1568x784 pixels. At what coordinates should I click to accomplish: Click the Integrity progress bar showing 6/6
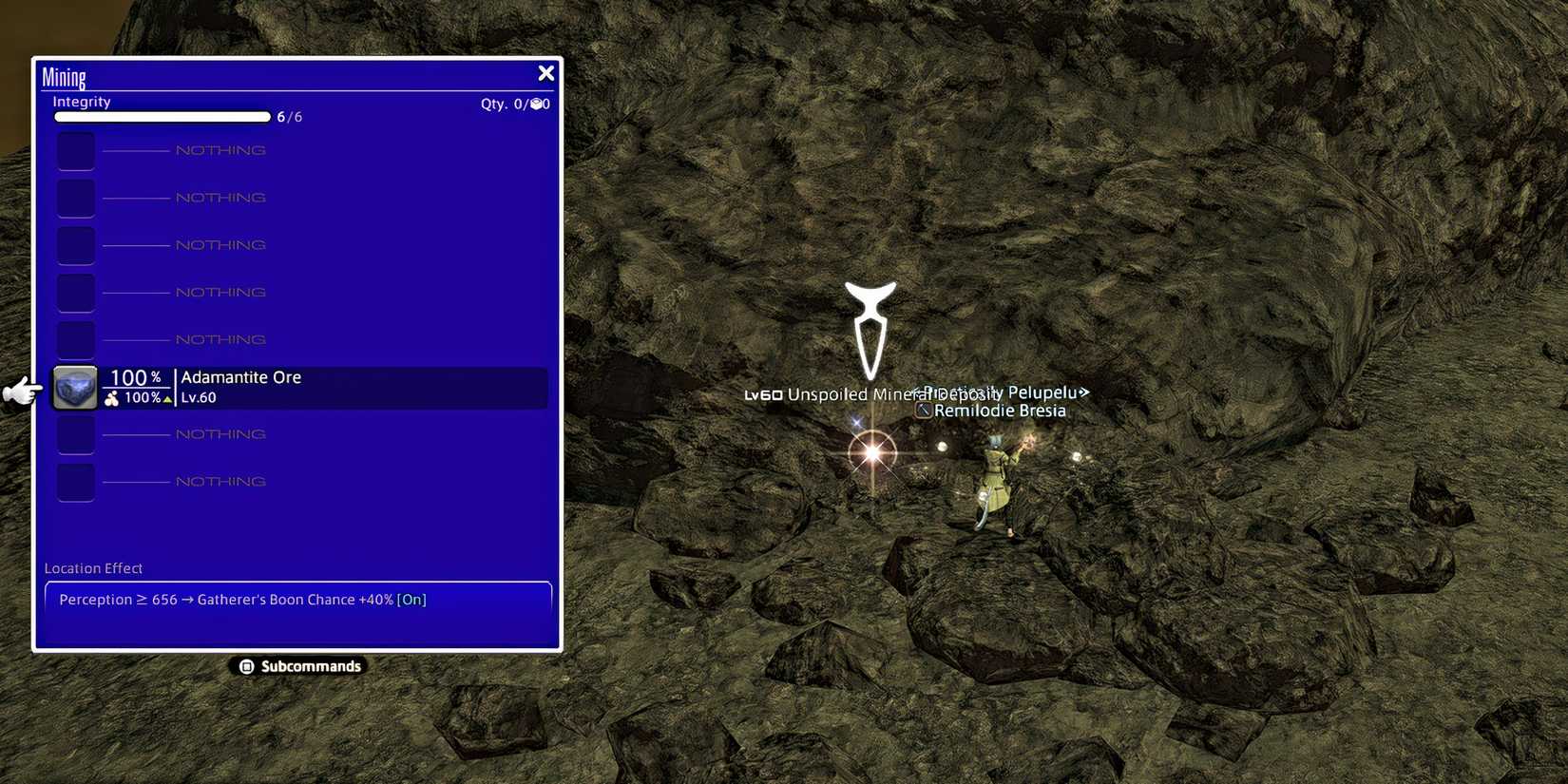[x=162, y=116]
